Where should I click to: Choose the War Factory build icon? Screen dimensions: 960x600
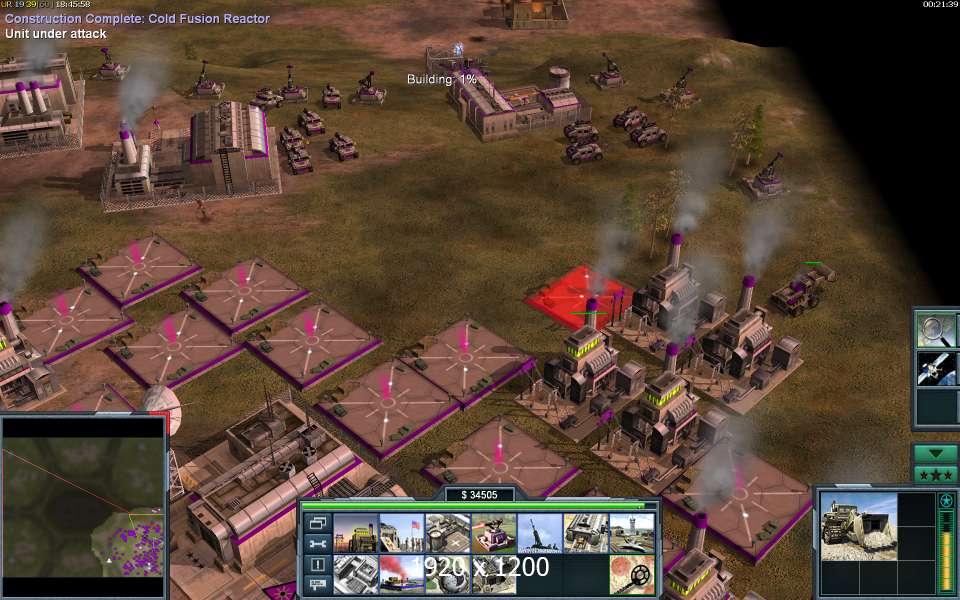point(585,533)
